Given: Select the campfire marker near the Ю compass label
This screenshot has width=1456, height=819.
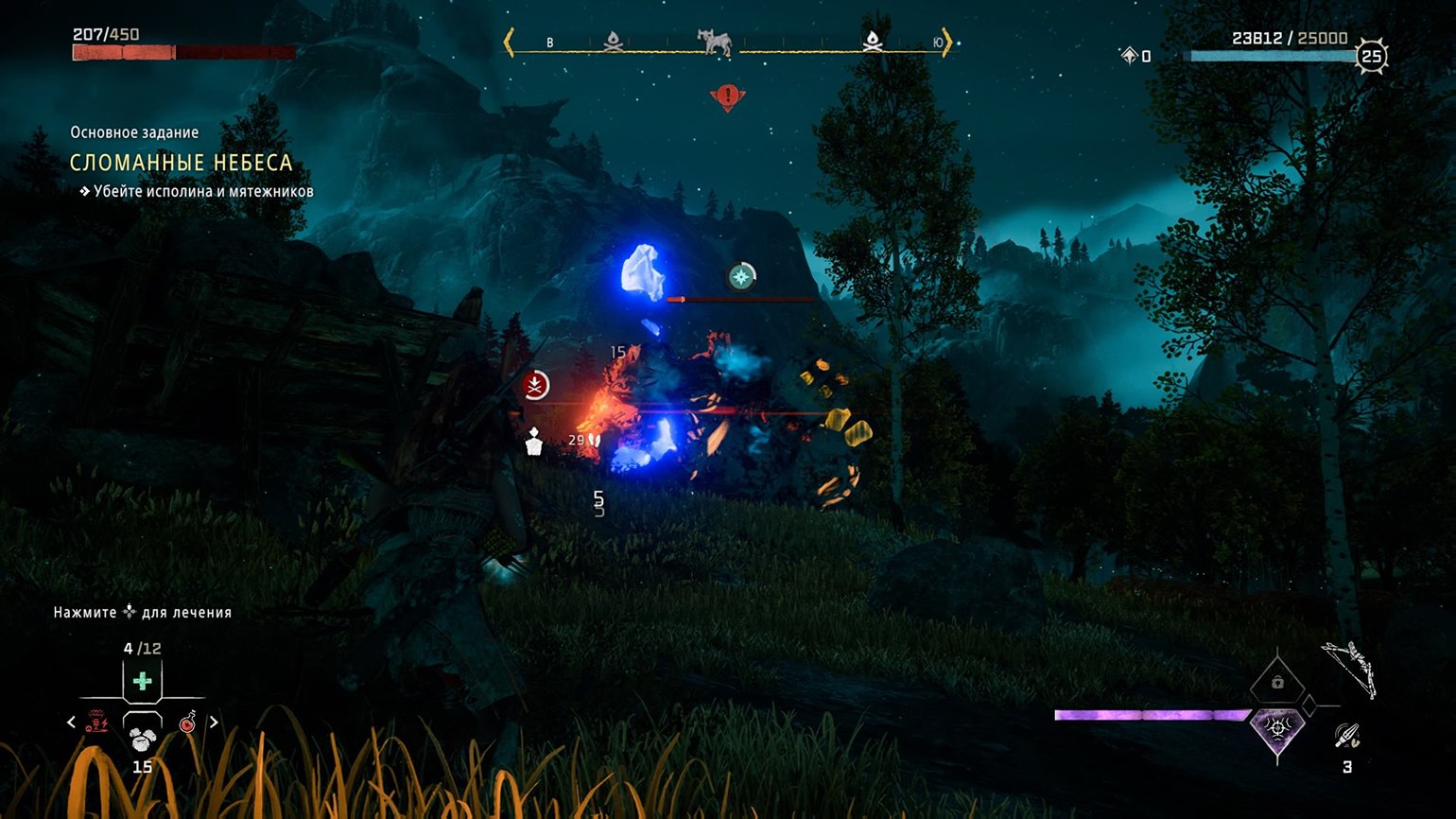Looking at the screenshot, I should point(872,42).
